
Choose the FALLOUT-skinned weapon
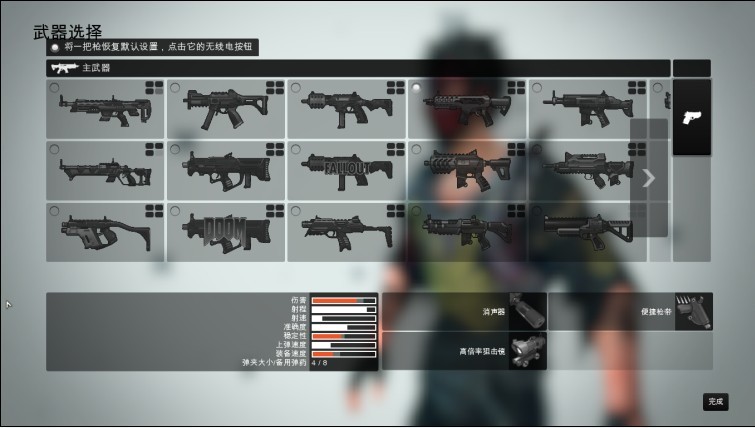pos(346,170)
